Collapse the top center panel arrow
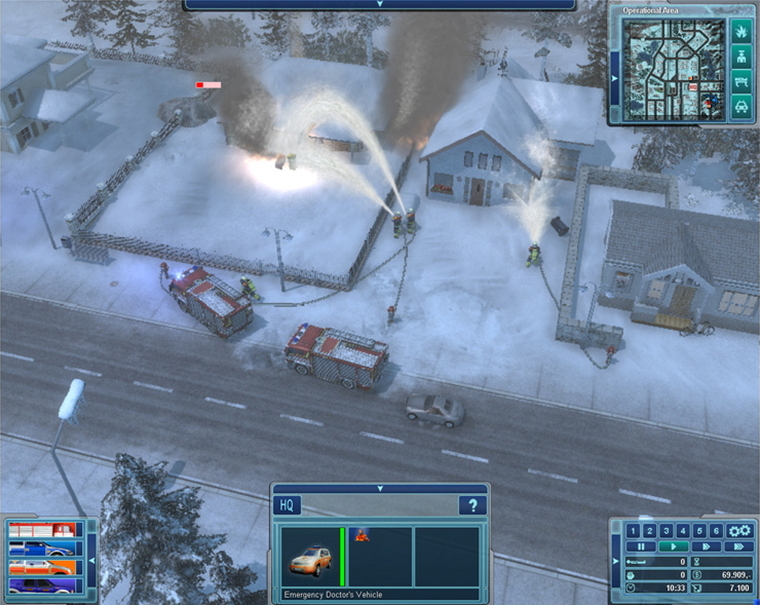 [x=379, y=4]
